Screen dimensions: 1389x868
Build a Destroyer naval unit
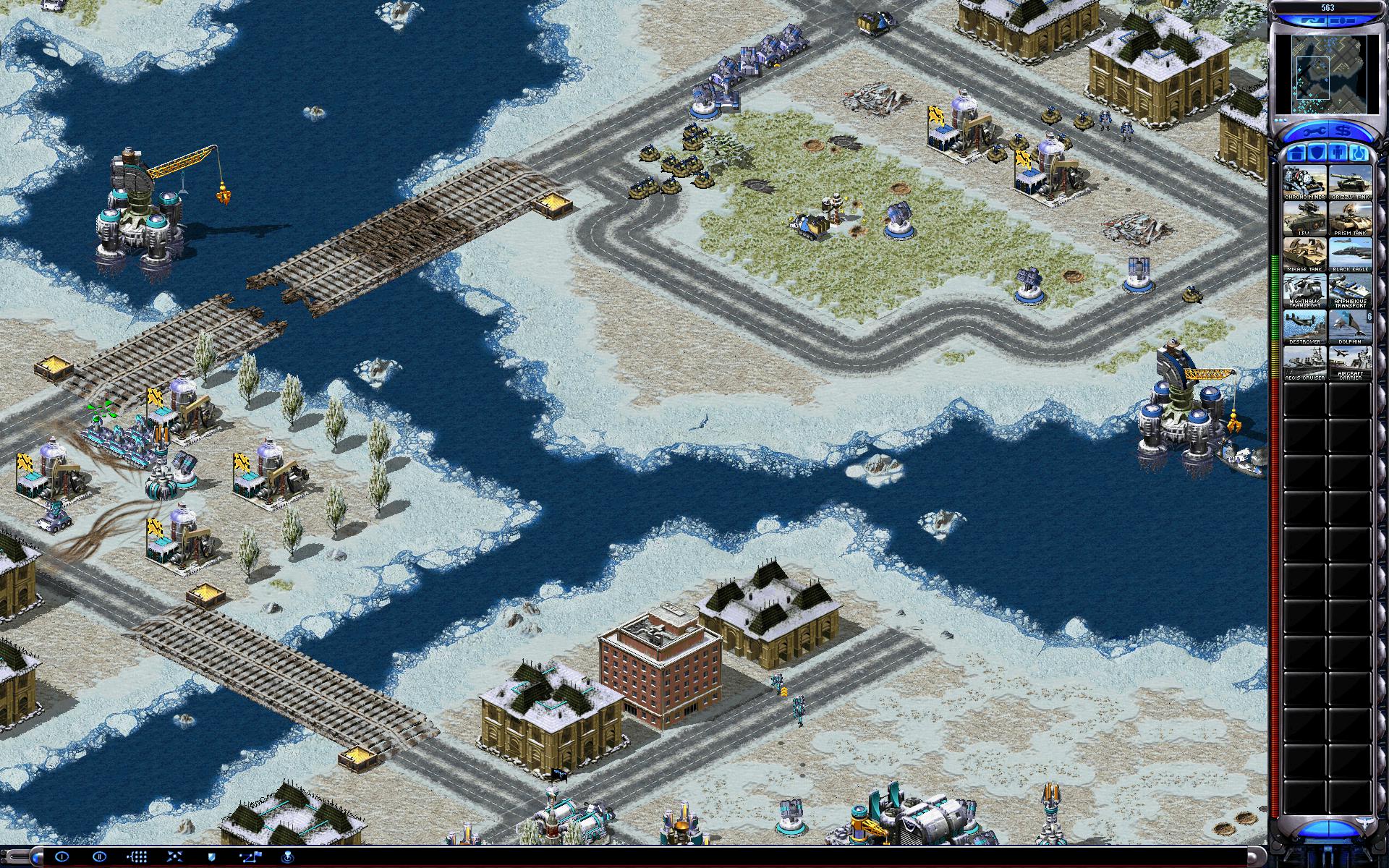[x=1305, y=327]
